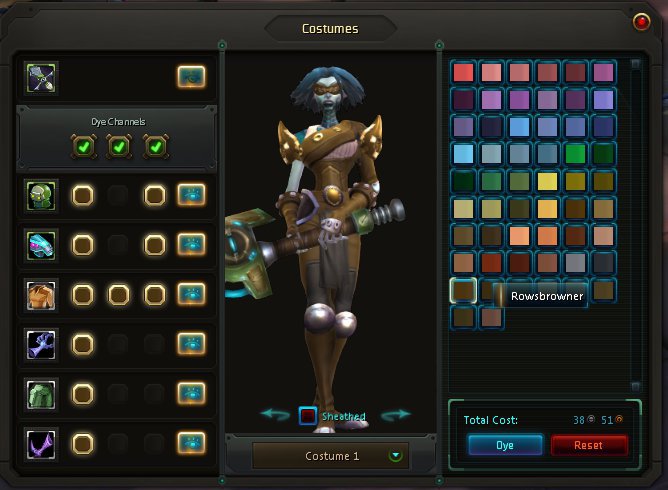Choose the highlighted Rowsbrowner dye swatch
668x490 pixels.
point(463,290)
